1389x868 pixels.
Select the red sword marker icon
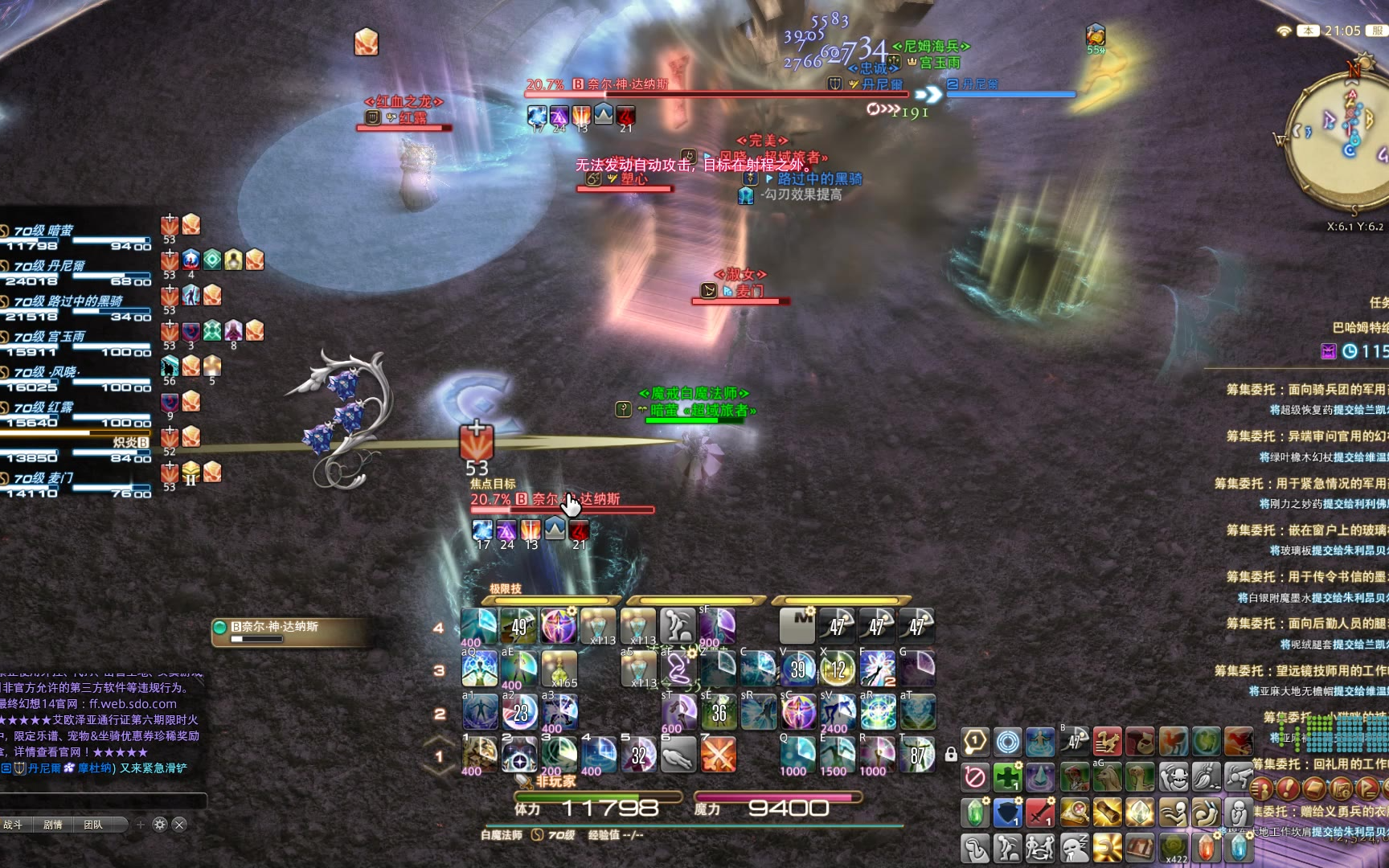tap(1040, 813)
